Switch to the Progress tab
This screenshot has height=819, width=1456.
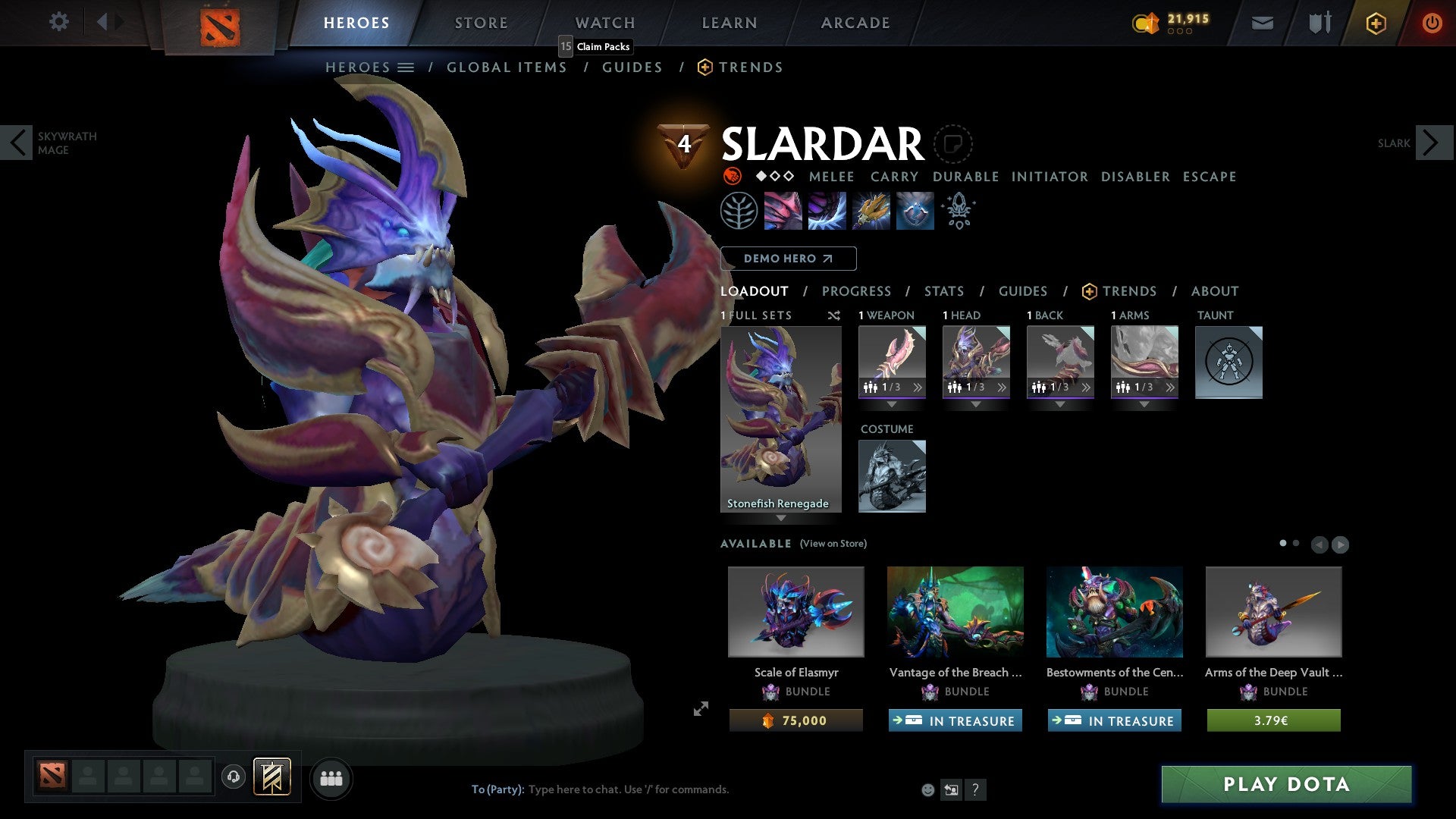857,291
